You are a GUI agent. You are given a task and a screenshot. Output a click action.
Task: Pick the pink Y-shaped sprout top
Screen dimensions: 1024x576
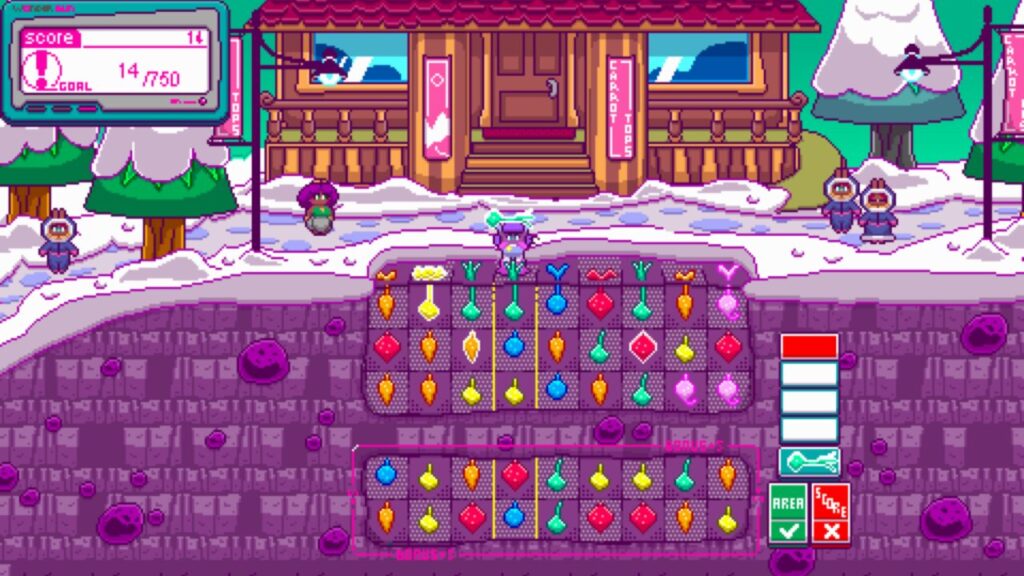click(727, 272)
